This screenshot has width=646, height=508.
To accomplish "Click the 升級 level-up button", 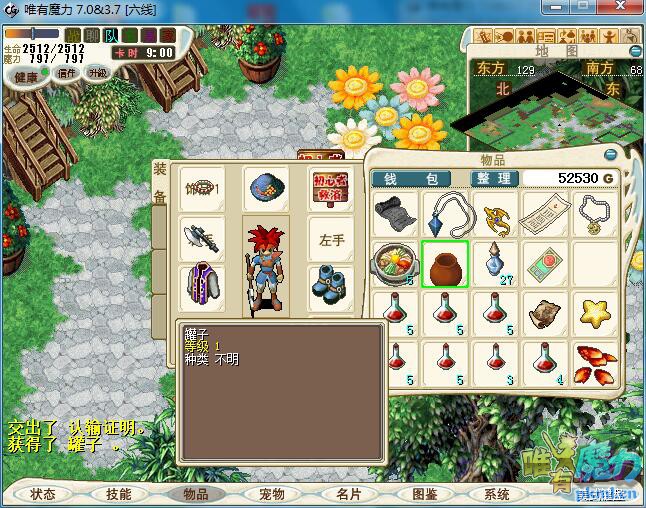I will click(x=97, y=73).
